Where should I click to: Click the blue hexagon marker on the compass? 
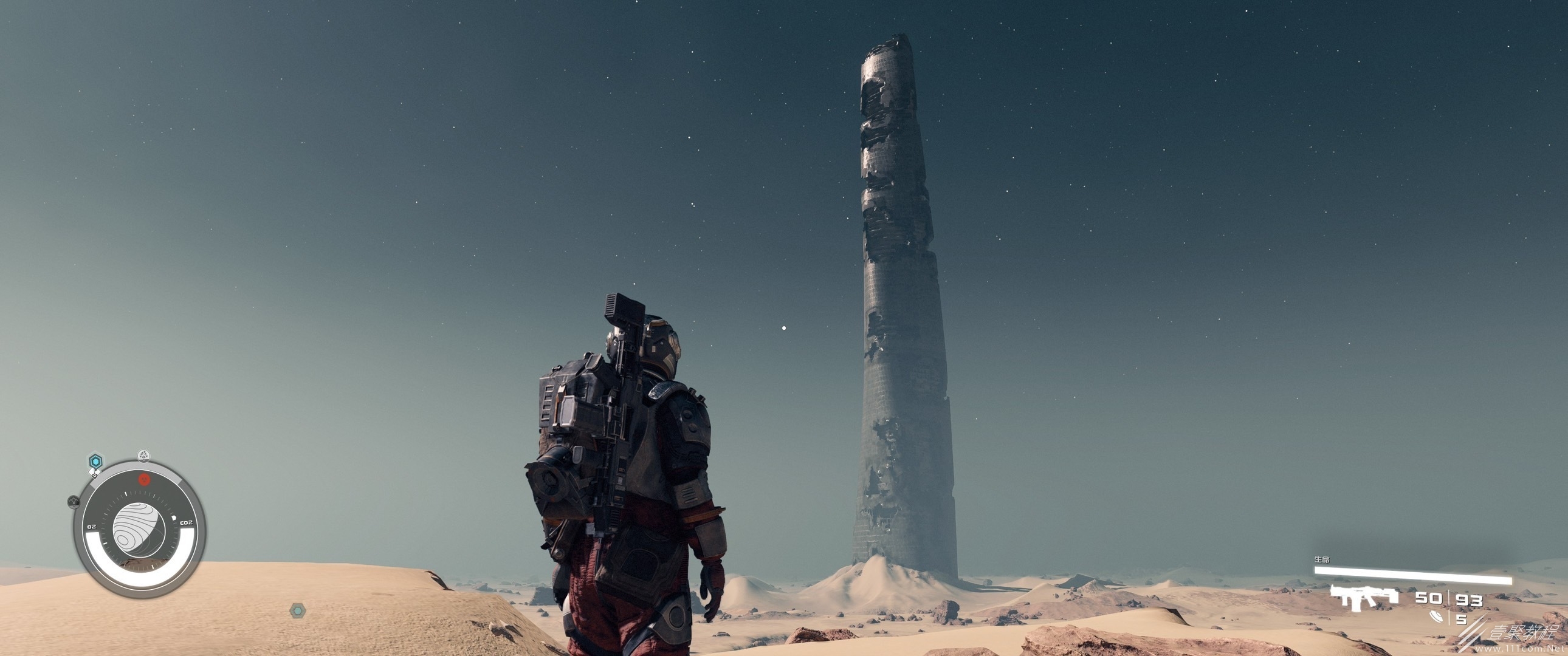coord(95,461)
